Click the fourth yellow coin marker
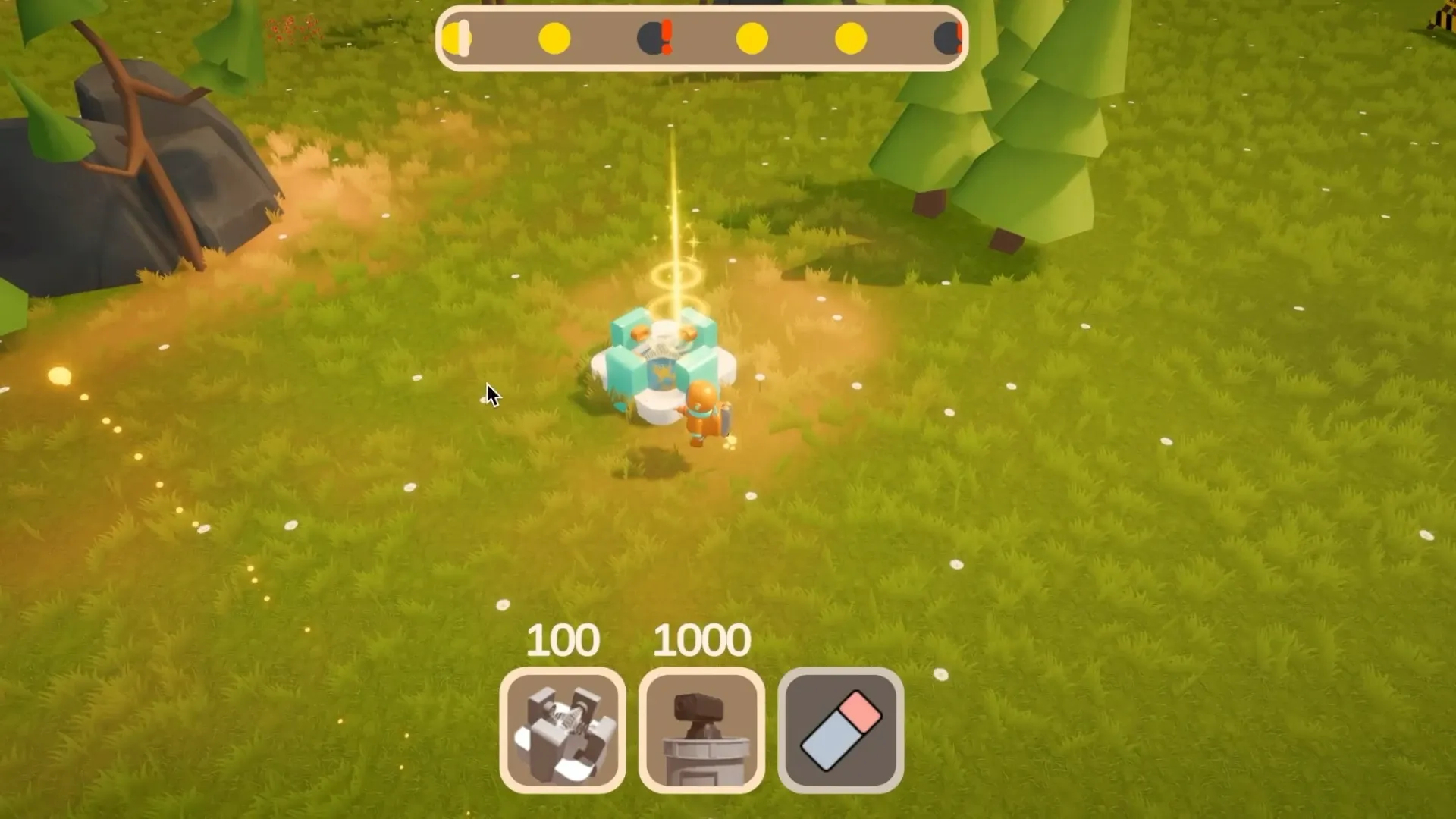The width and height of the screenshot is (1456, 819). (752, 38)
